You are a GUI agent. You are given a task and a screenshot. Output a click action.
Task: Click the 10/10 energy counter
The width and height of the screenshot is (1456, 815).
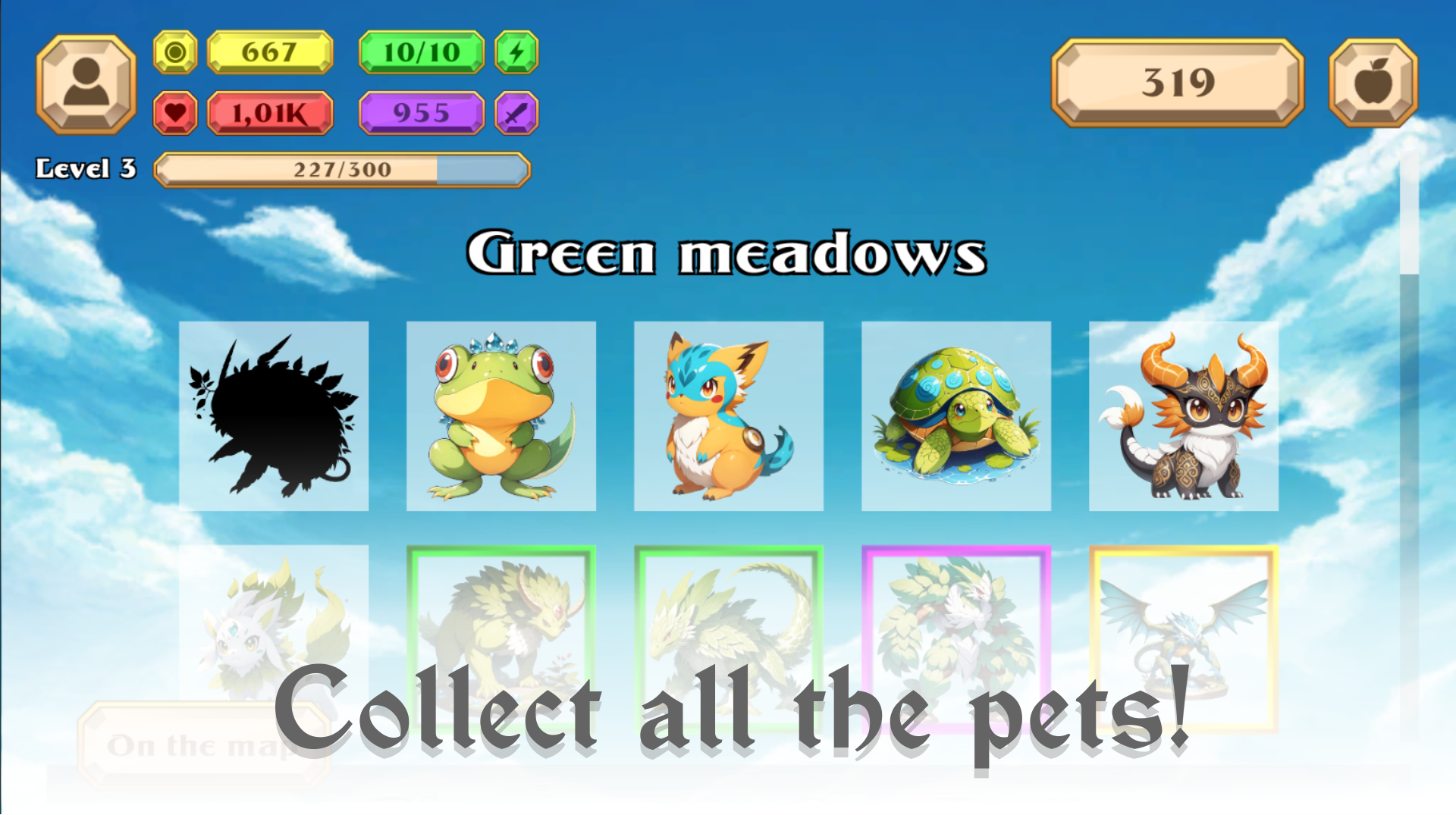(x=422, y=52)
